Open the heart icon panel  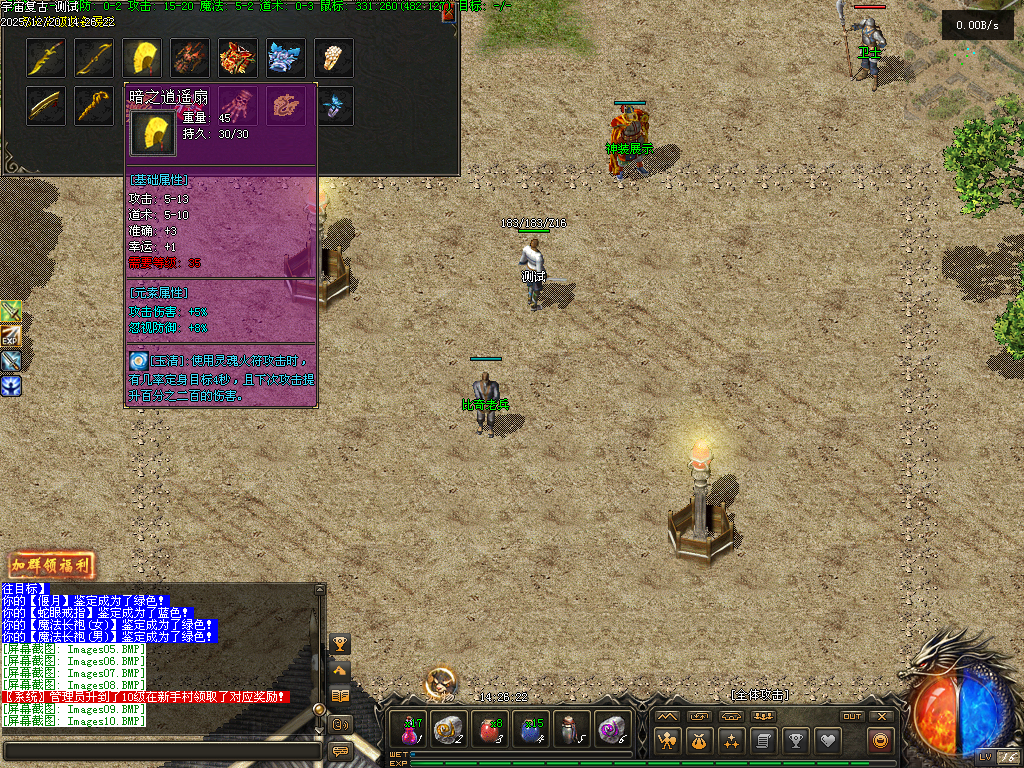pyautogui.click(x=827, y=741)
